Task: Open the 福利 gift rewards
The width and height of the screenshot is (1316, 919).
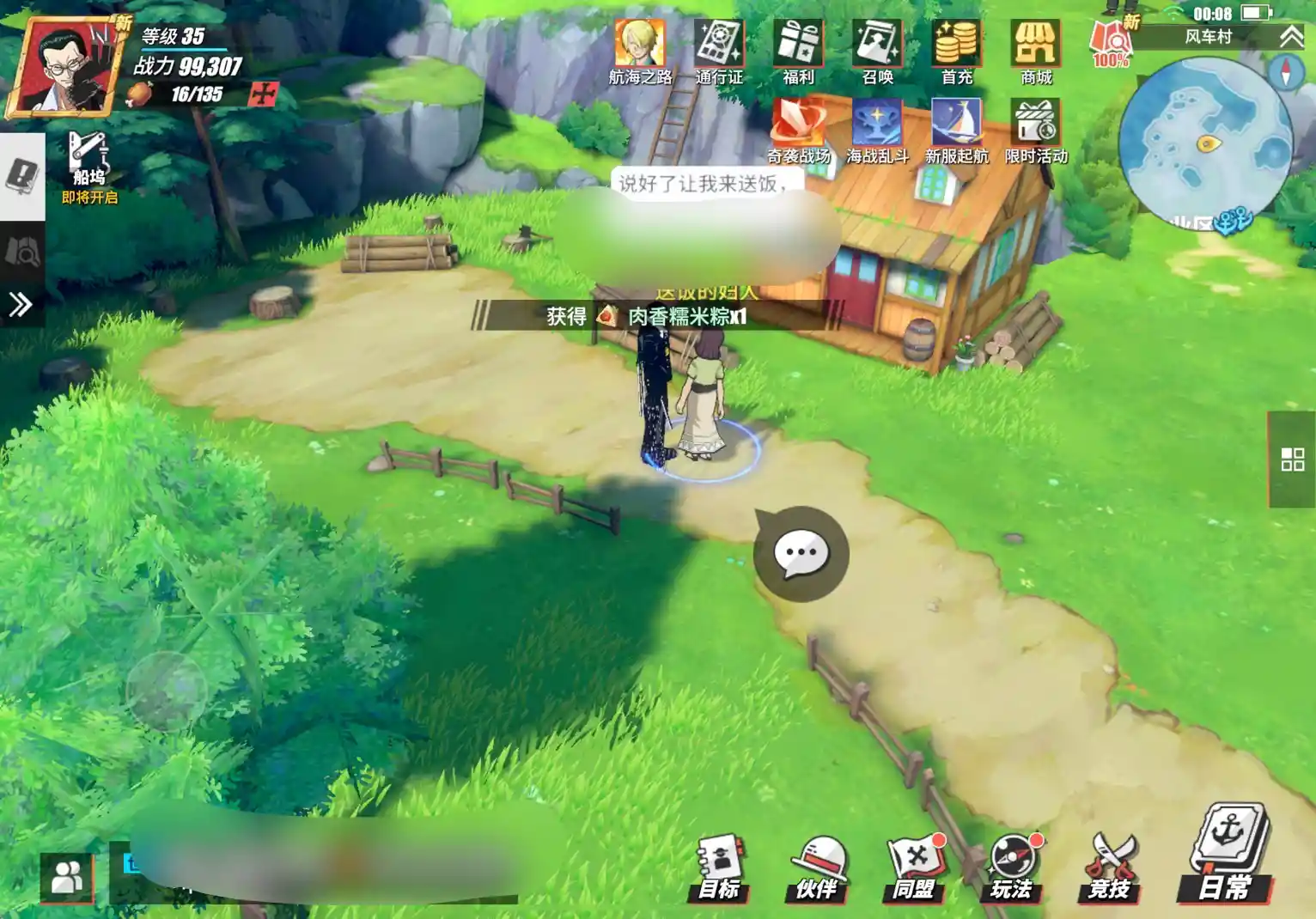Action: pos(798,50)
